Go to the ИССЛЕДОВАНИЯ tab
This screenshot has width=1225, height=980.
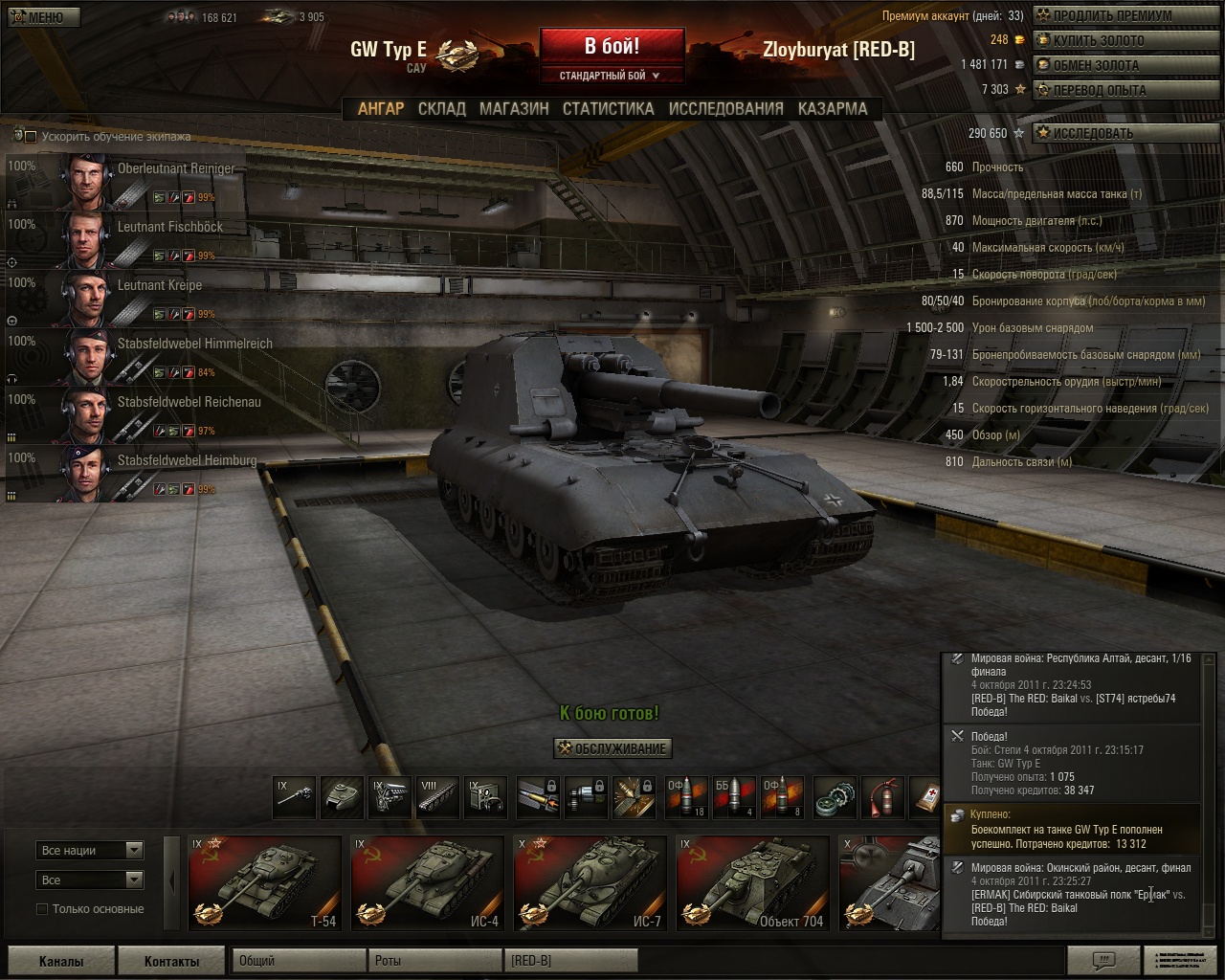click(x=725, y=109)
